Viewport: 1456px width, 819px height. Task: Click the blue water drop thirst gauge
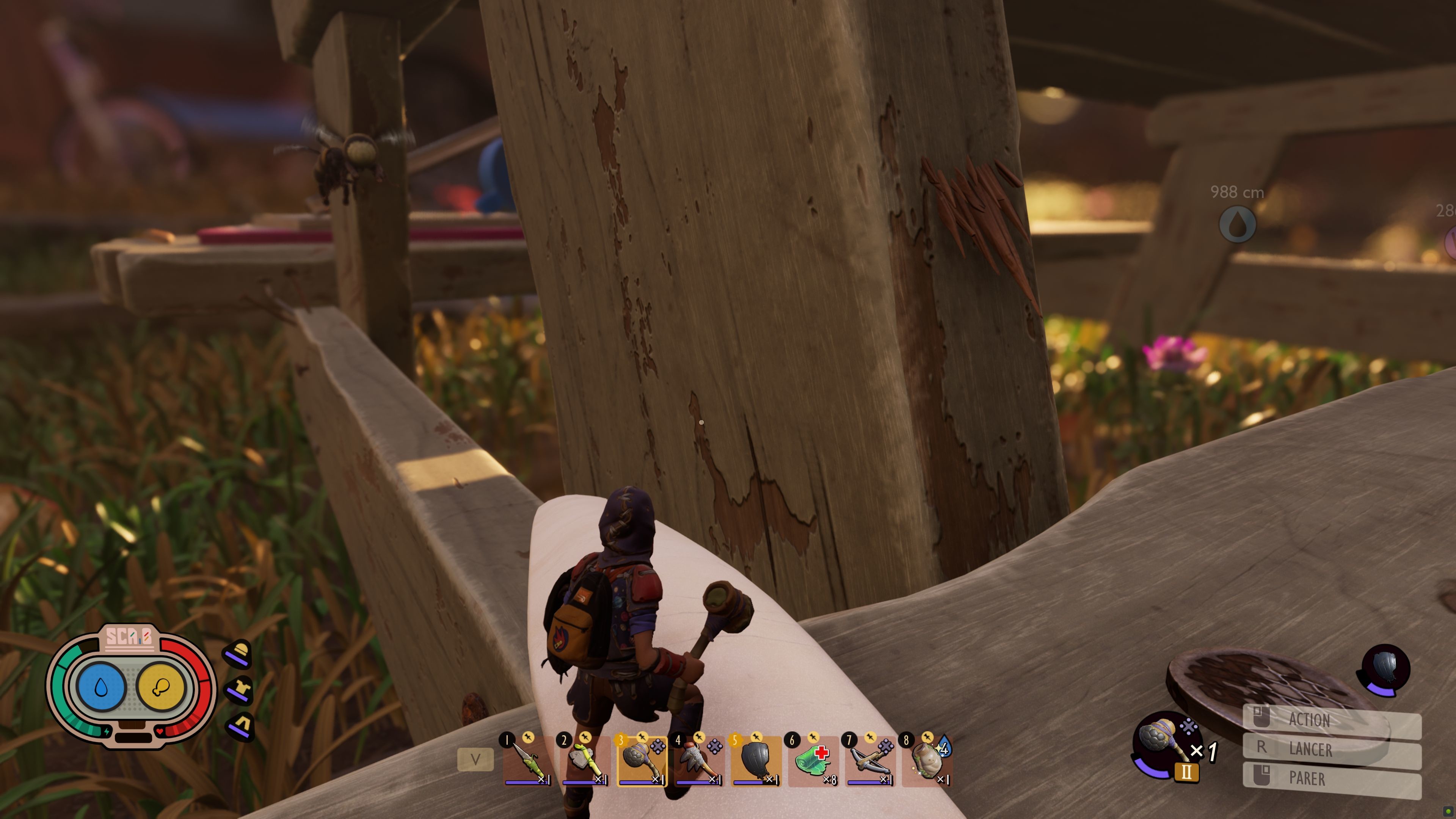tap(101, 687)
